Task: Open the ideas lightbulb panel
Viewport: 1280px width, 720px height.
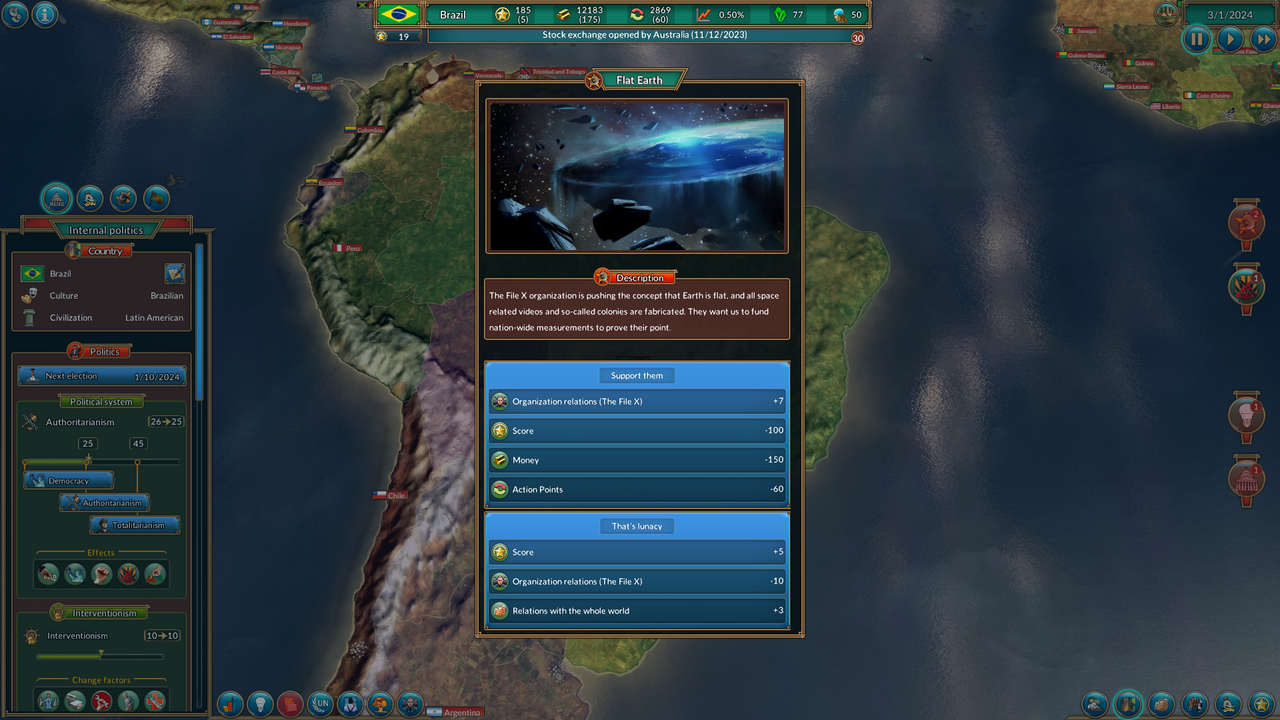Action: click(260, 704)
